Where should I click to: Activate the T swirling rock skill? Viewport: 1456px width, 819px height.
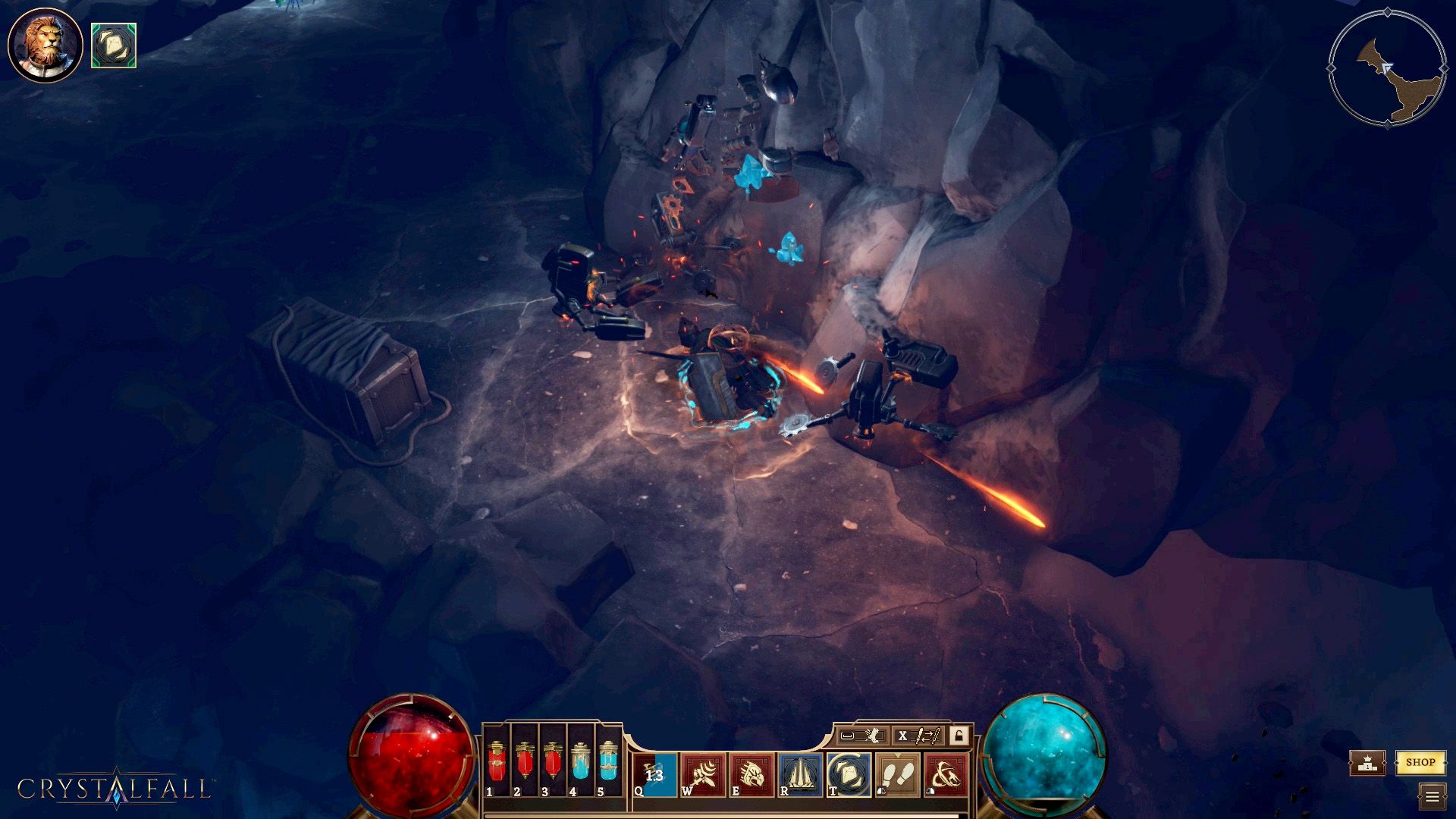point(849,774)
